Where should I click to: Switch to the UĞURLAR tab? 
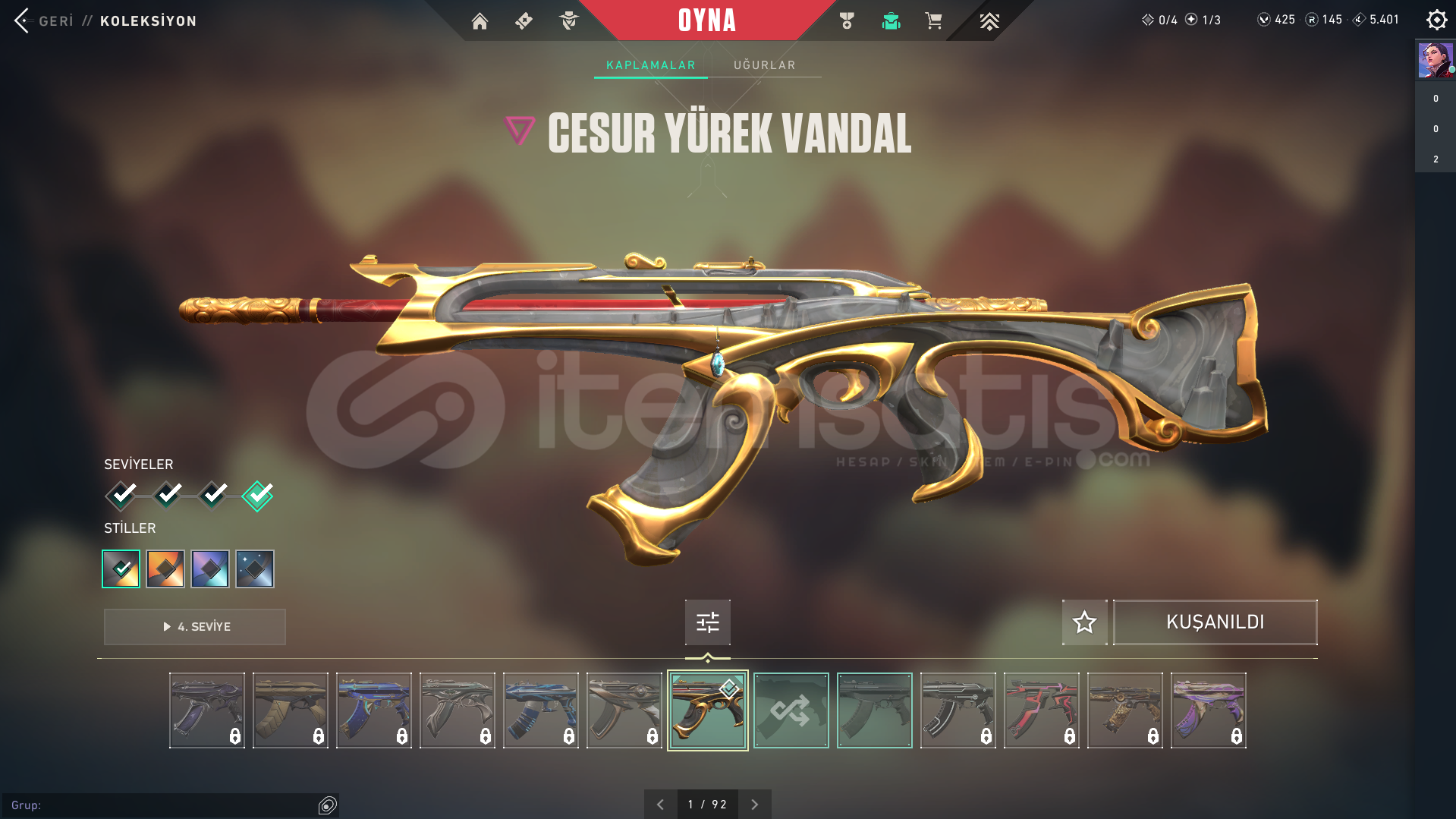coord(764,65)
